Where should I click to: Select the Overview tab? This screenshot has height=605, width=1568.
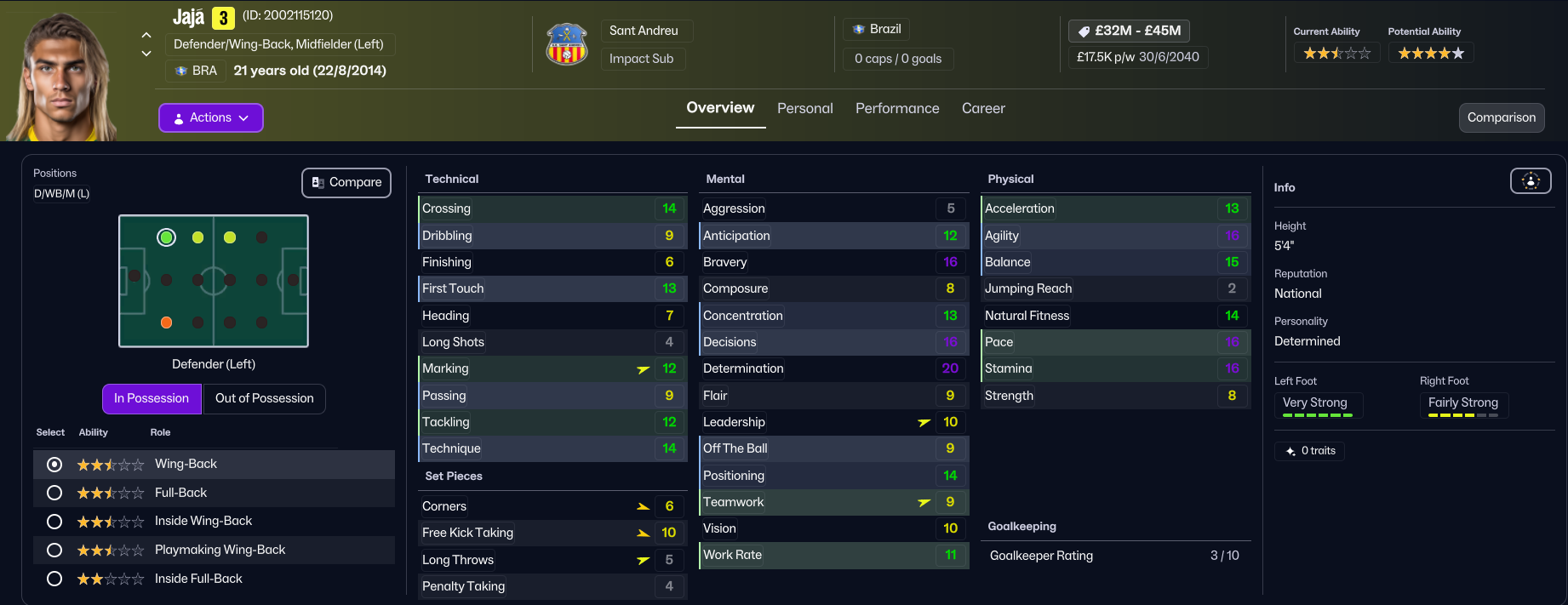click(720, 108)
